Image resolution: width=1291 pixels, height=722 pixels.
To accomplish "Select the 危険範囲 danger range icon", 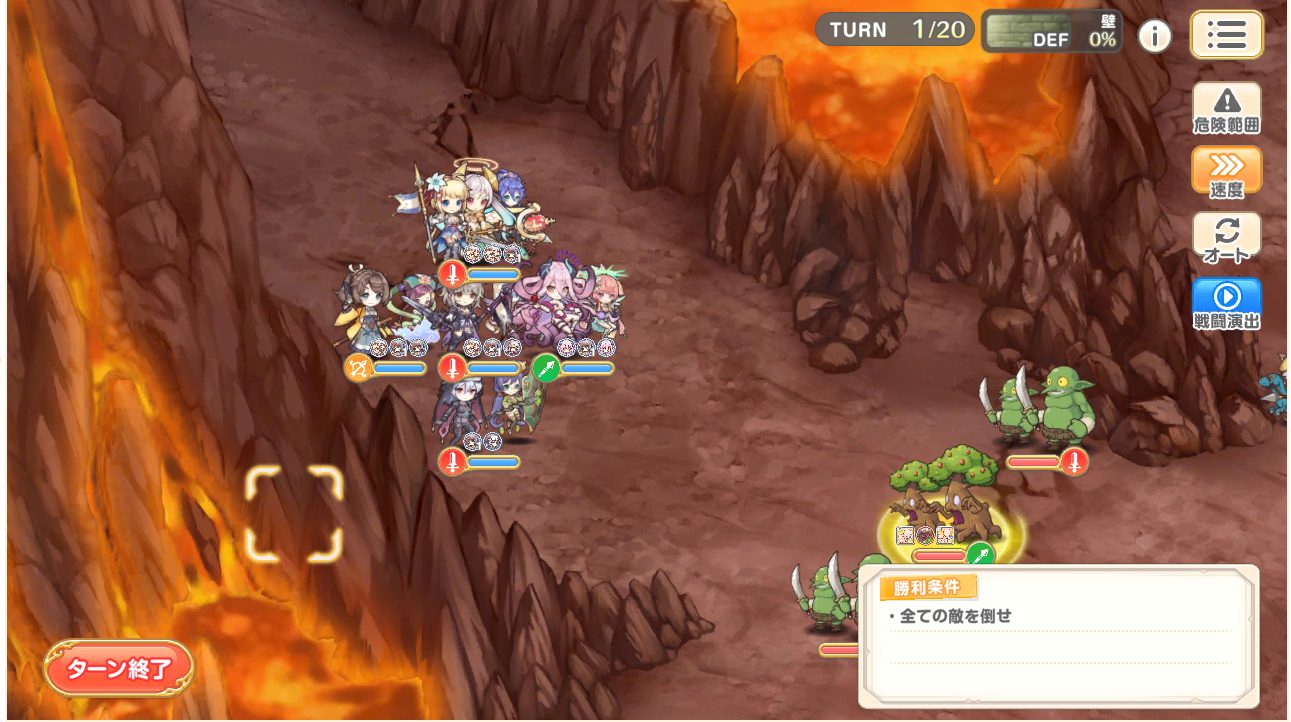I will tap(1227, 106).
